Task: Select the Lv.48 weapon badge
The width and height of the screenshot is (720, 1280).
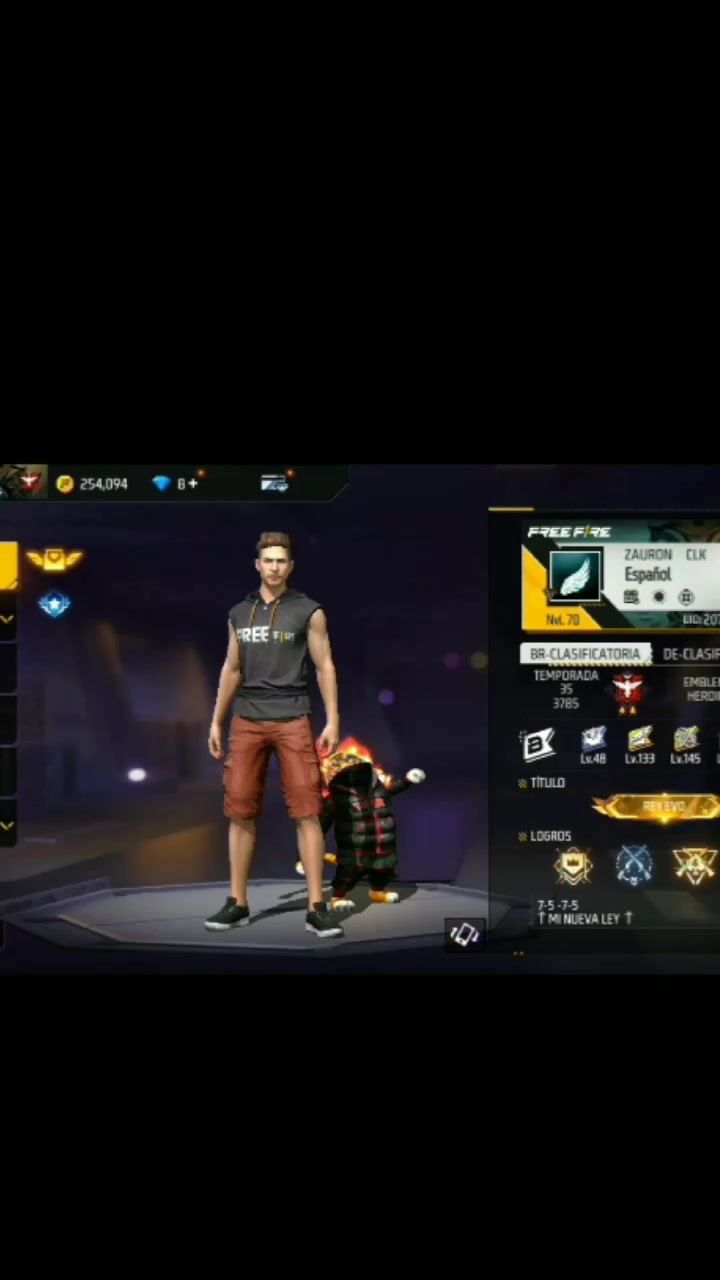Action: click(x=594, y=743)
